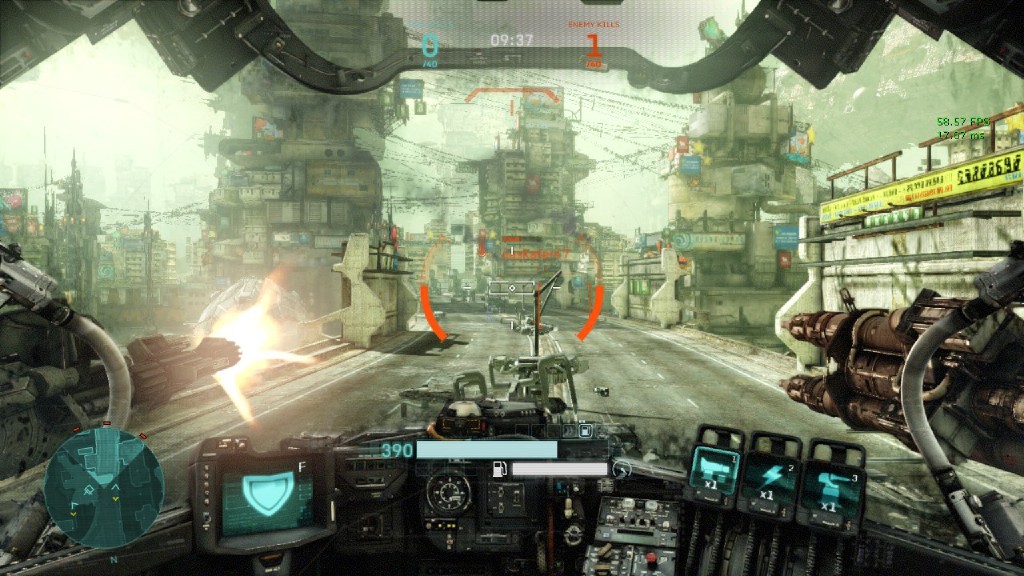Screen dimensions: 1024x576
Task: Deploy the turret item in slot 3
Action: point(830,486)
